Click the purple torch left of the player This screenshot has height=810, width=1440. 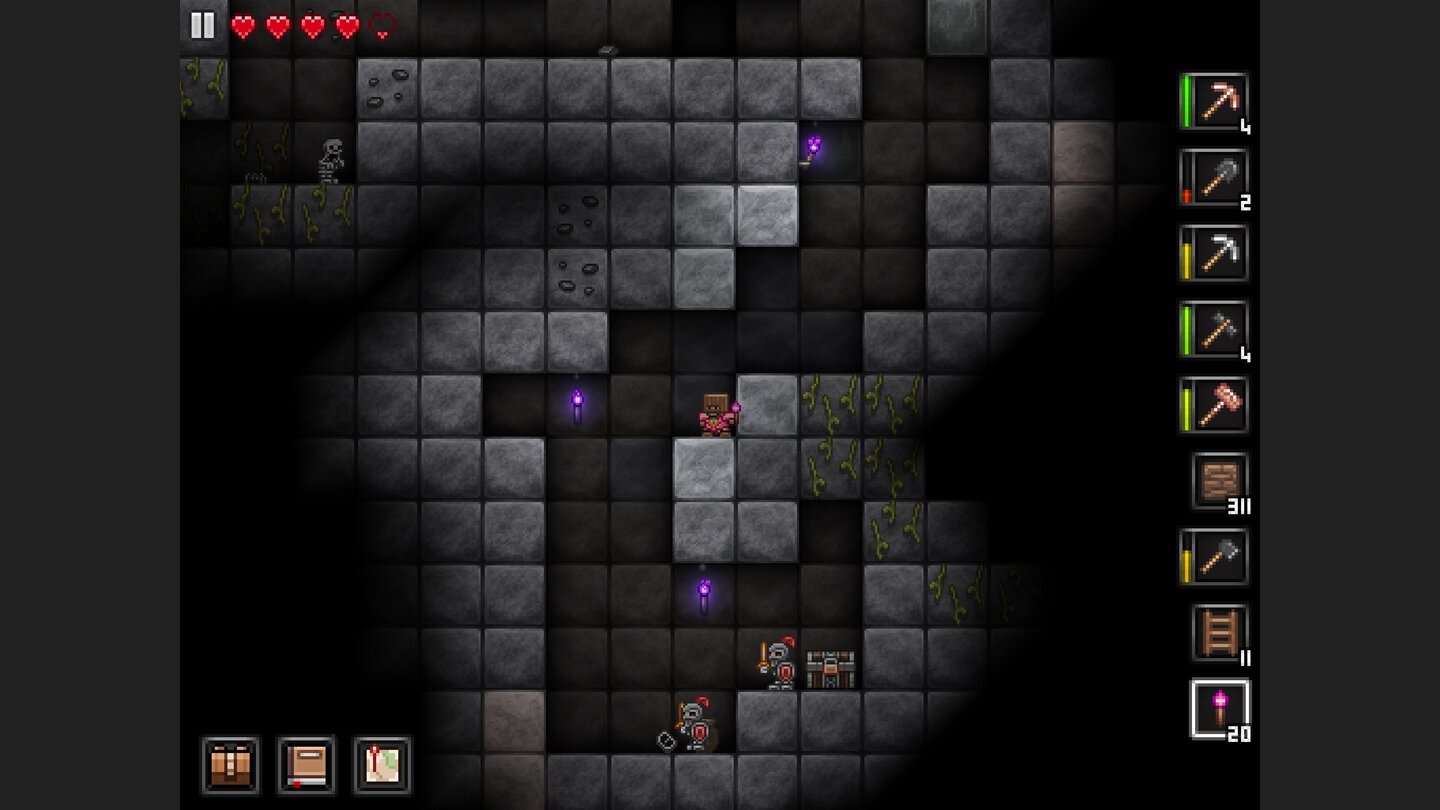[577, 402]
